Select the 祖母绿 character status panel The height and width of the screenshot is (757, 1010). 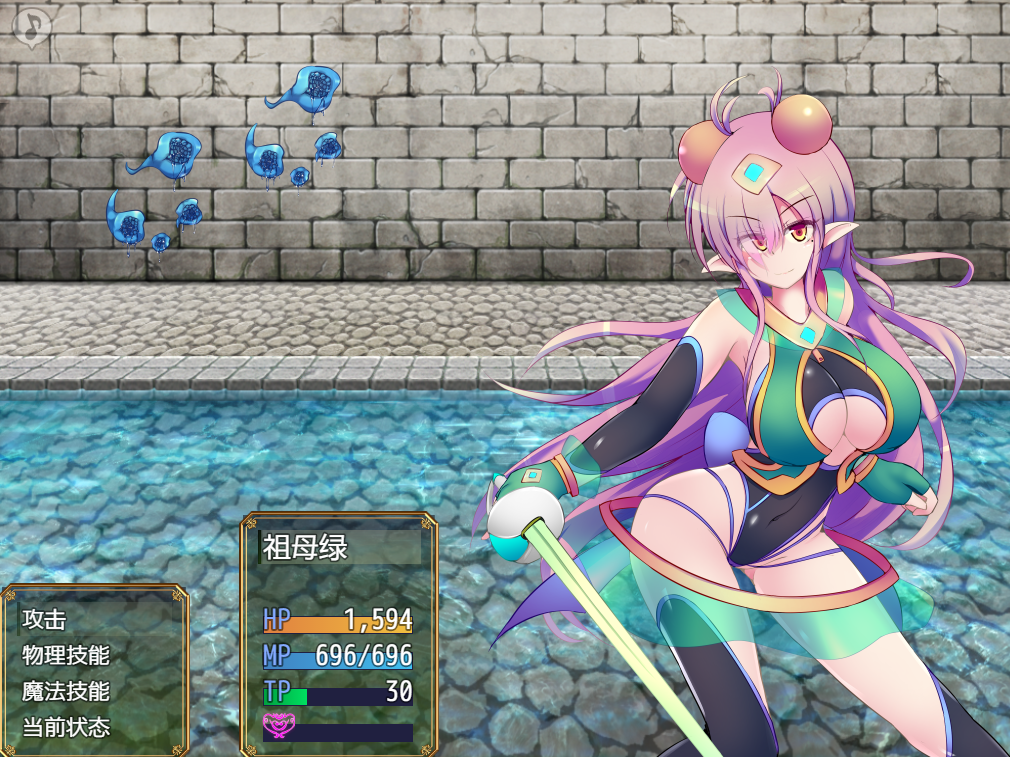[x=338, y=633]
